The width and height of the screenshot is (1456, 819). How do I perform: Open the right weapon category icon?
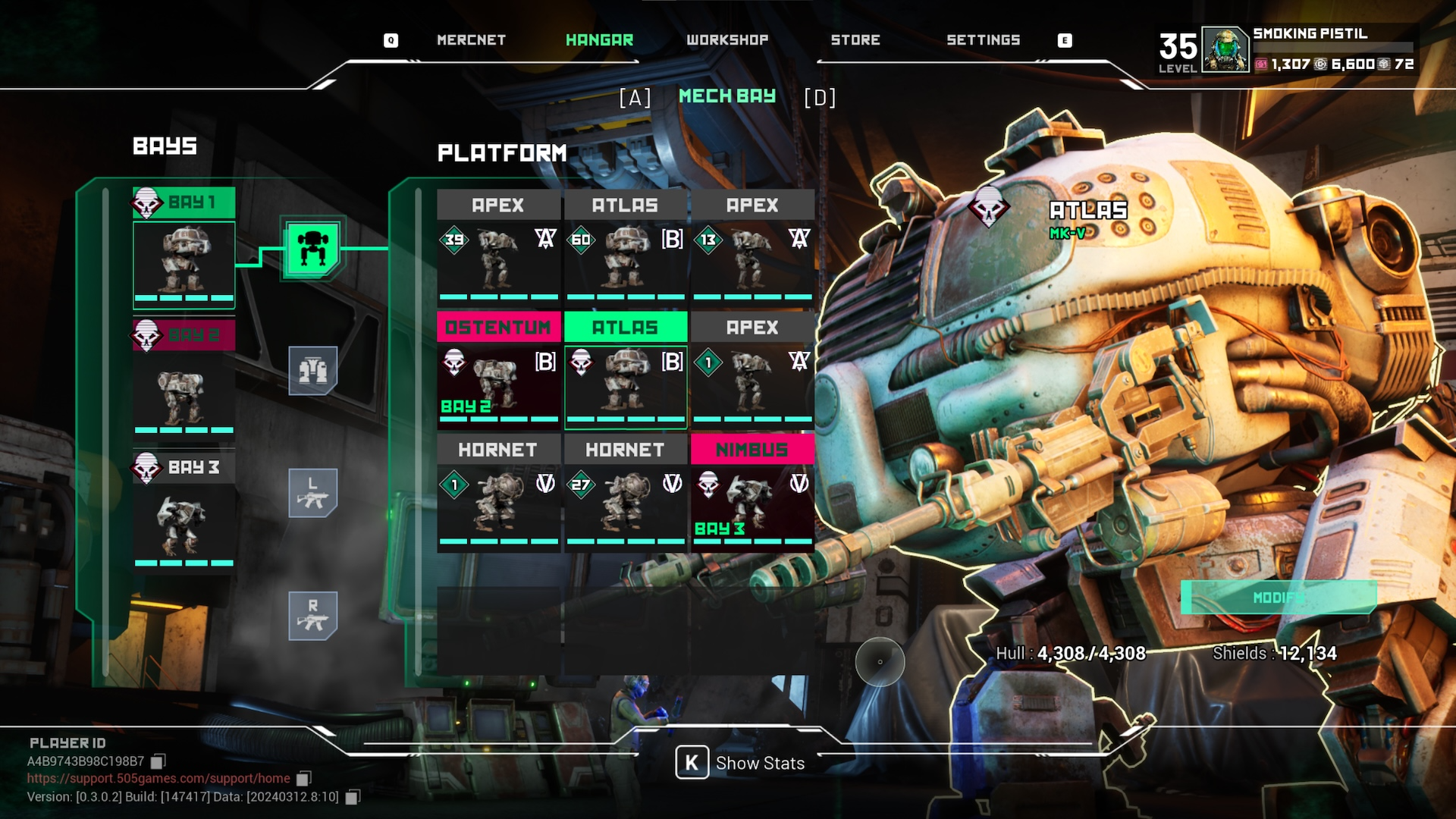coord(312,615)
